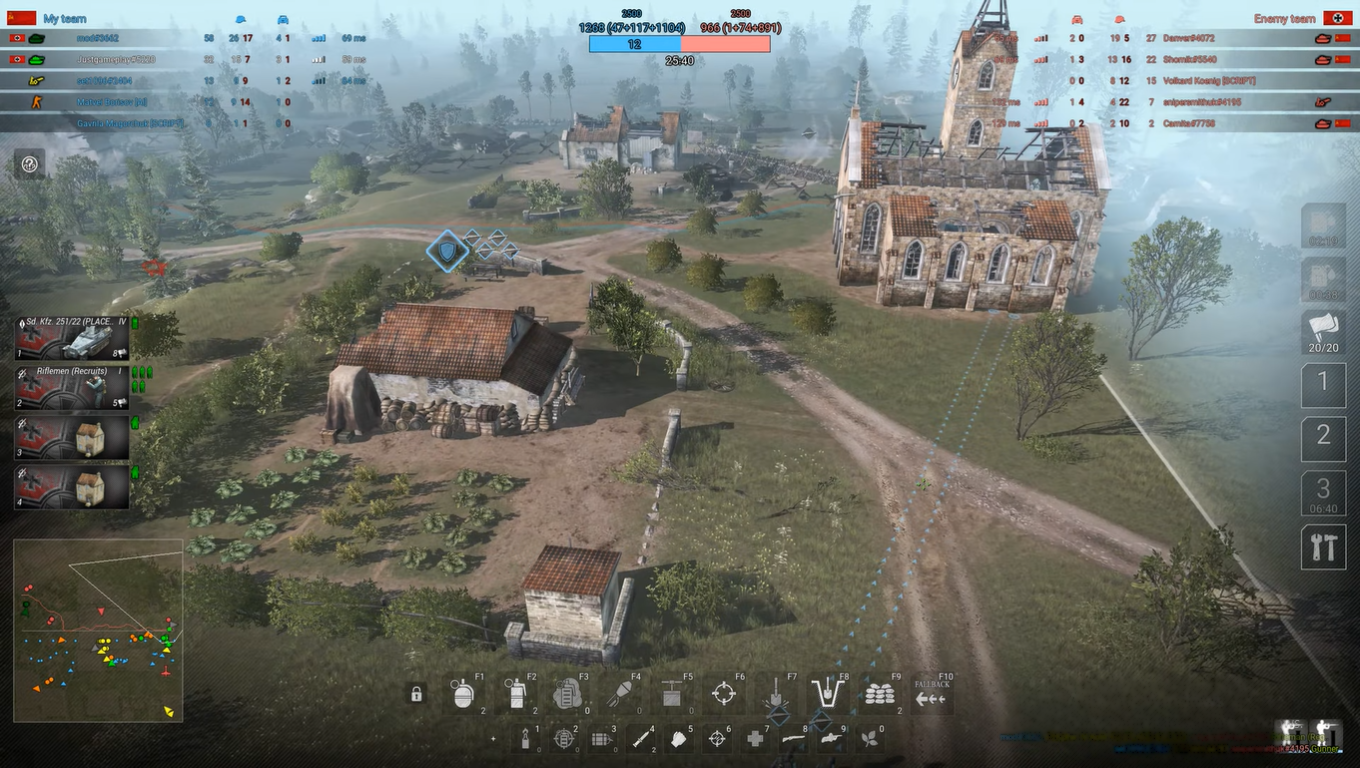Select the medkit icon in slot 7
This screenshot has height=768, width=1360.
coord(754,738)
